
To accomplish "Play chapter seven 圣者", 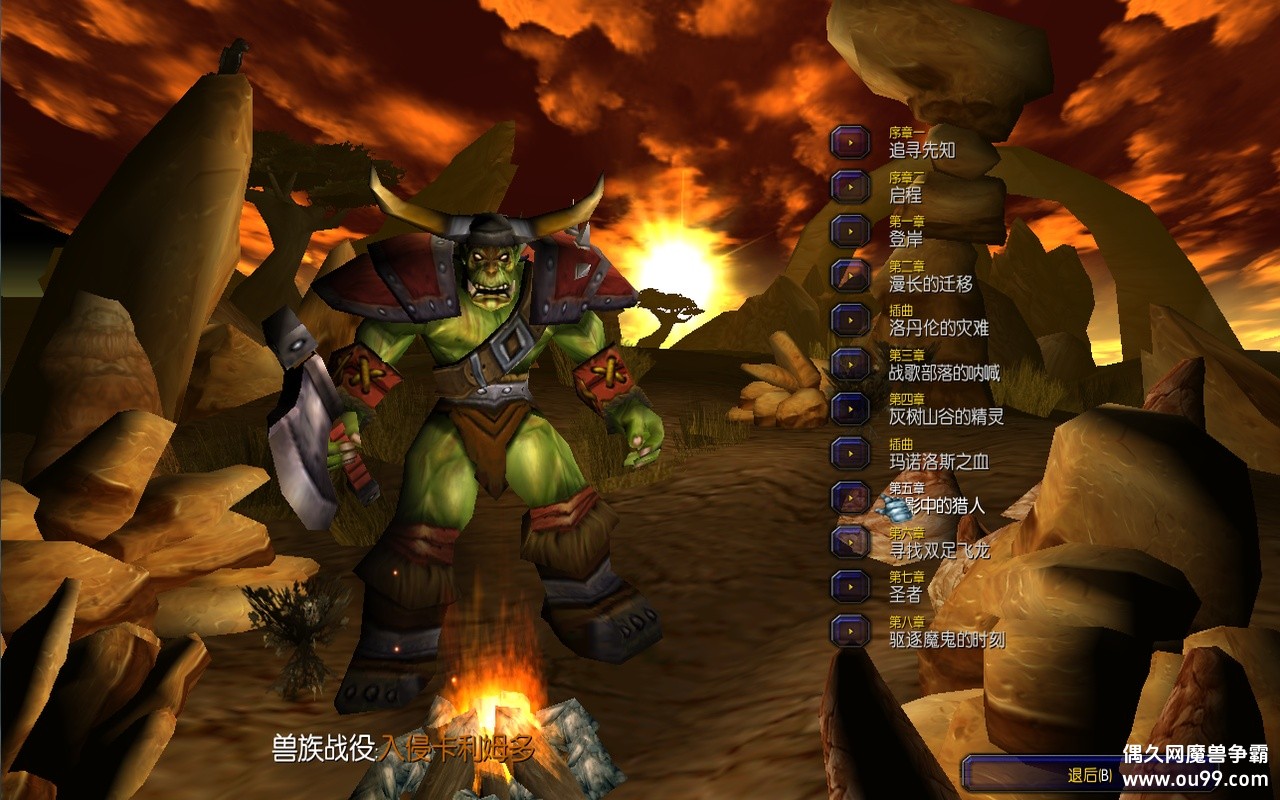I will coord(850,586).
